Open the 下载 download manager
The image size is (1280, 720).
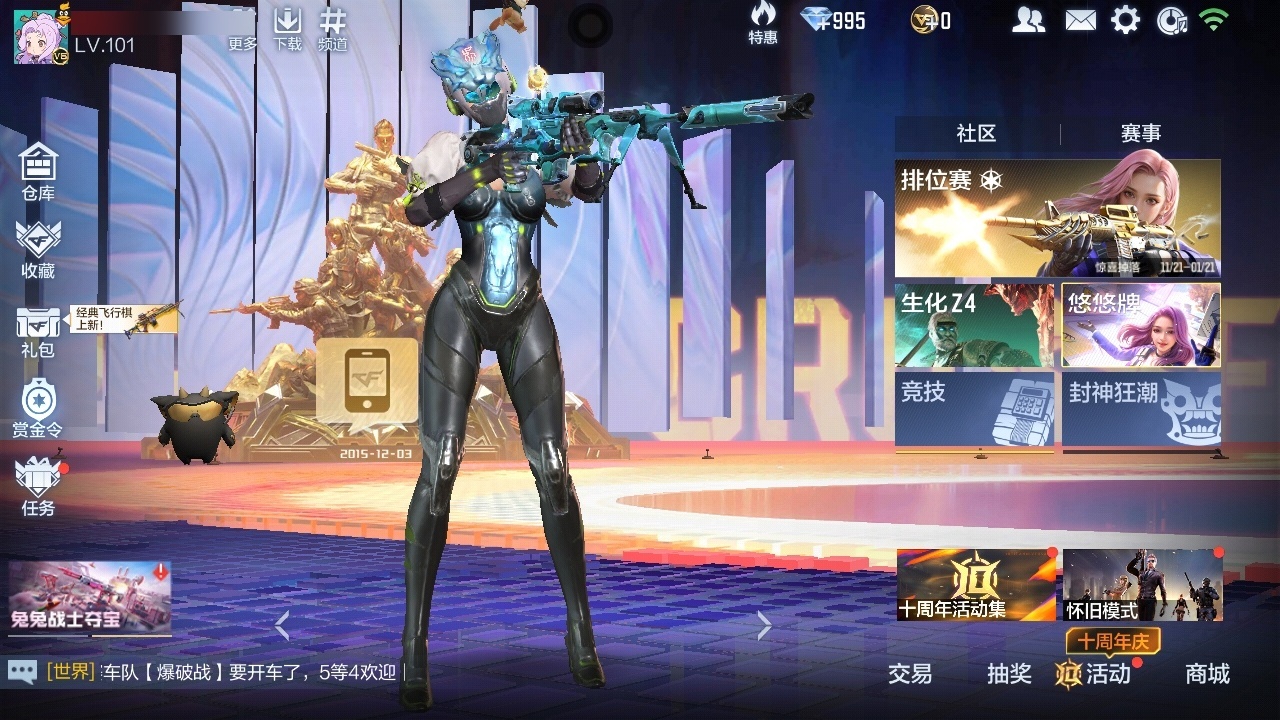pyautogui.click(x=288, y=28)
